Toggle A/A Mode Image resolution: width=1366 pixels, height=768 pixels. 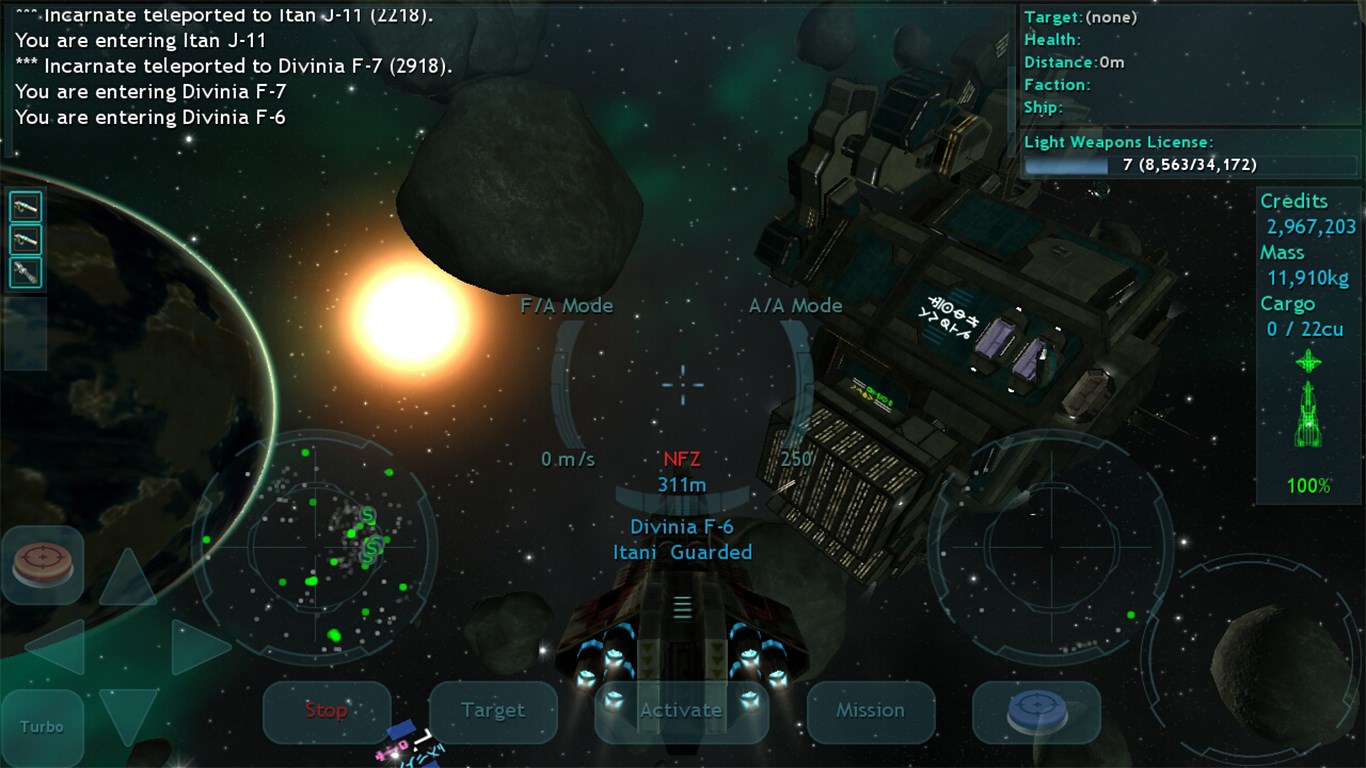pos(794,306)
